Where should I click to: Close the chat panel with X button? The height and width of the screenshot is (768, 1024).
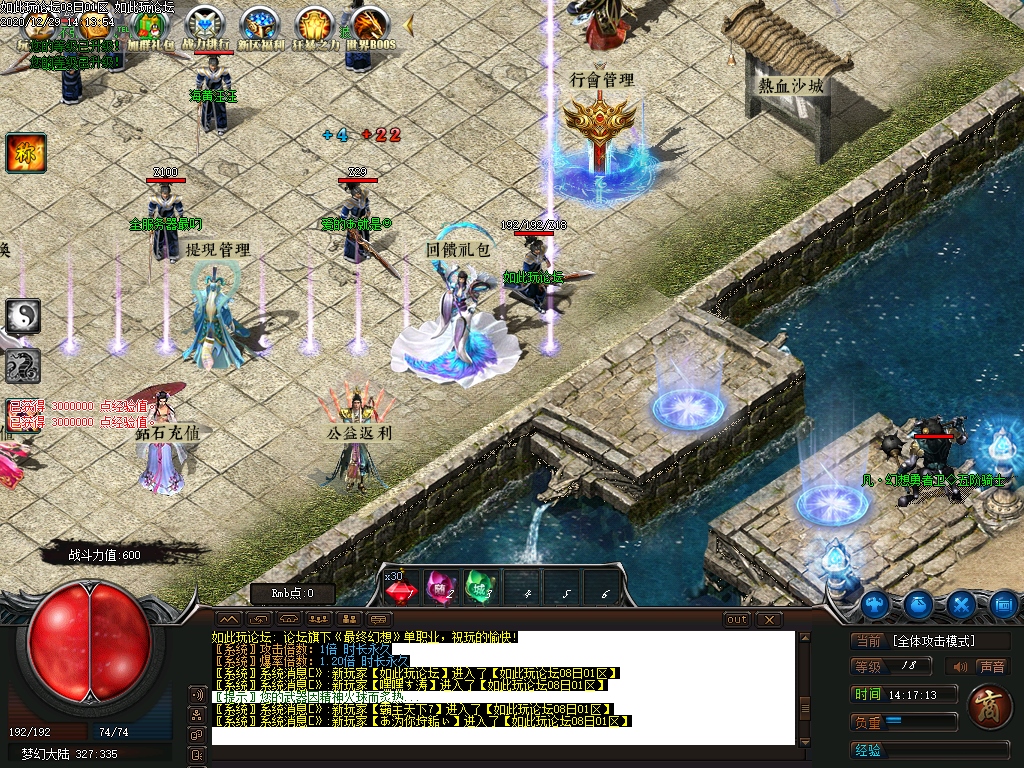point(768,620)
